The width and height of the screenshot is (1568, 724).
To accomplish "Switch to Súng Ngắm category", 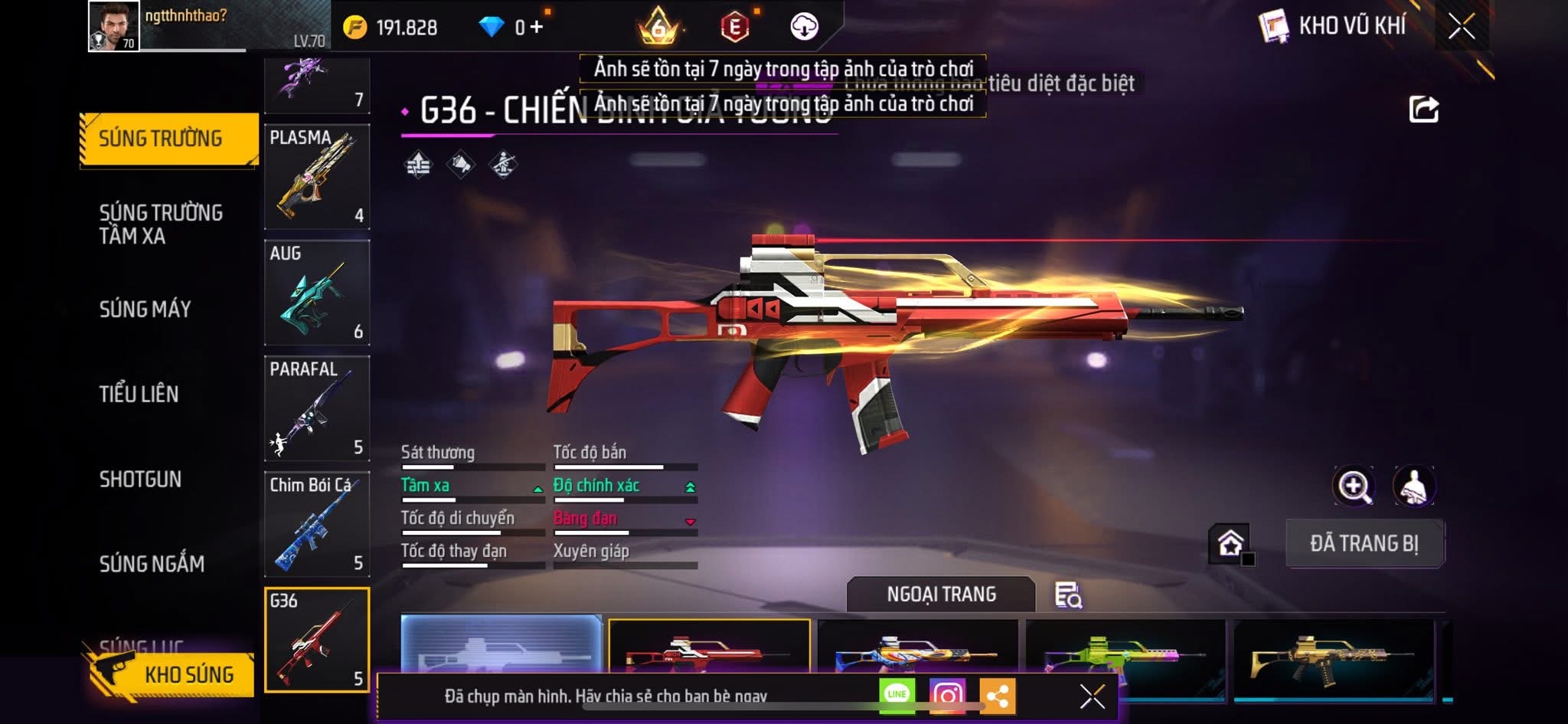I will click(152, 564).
